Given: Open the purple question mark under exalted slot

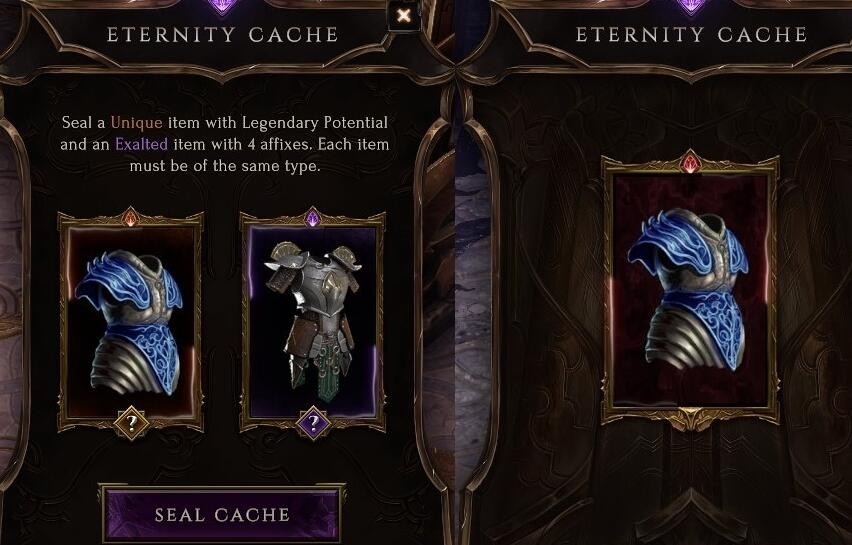Looking at the screenshot, I should [313, 423].
